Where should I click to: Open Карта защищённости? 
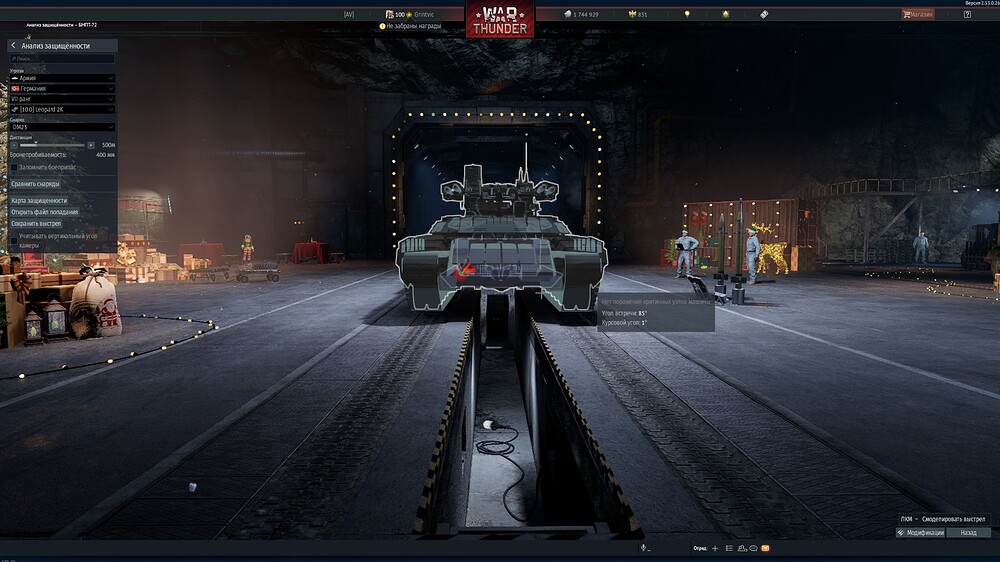click(40, 201)
